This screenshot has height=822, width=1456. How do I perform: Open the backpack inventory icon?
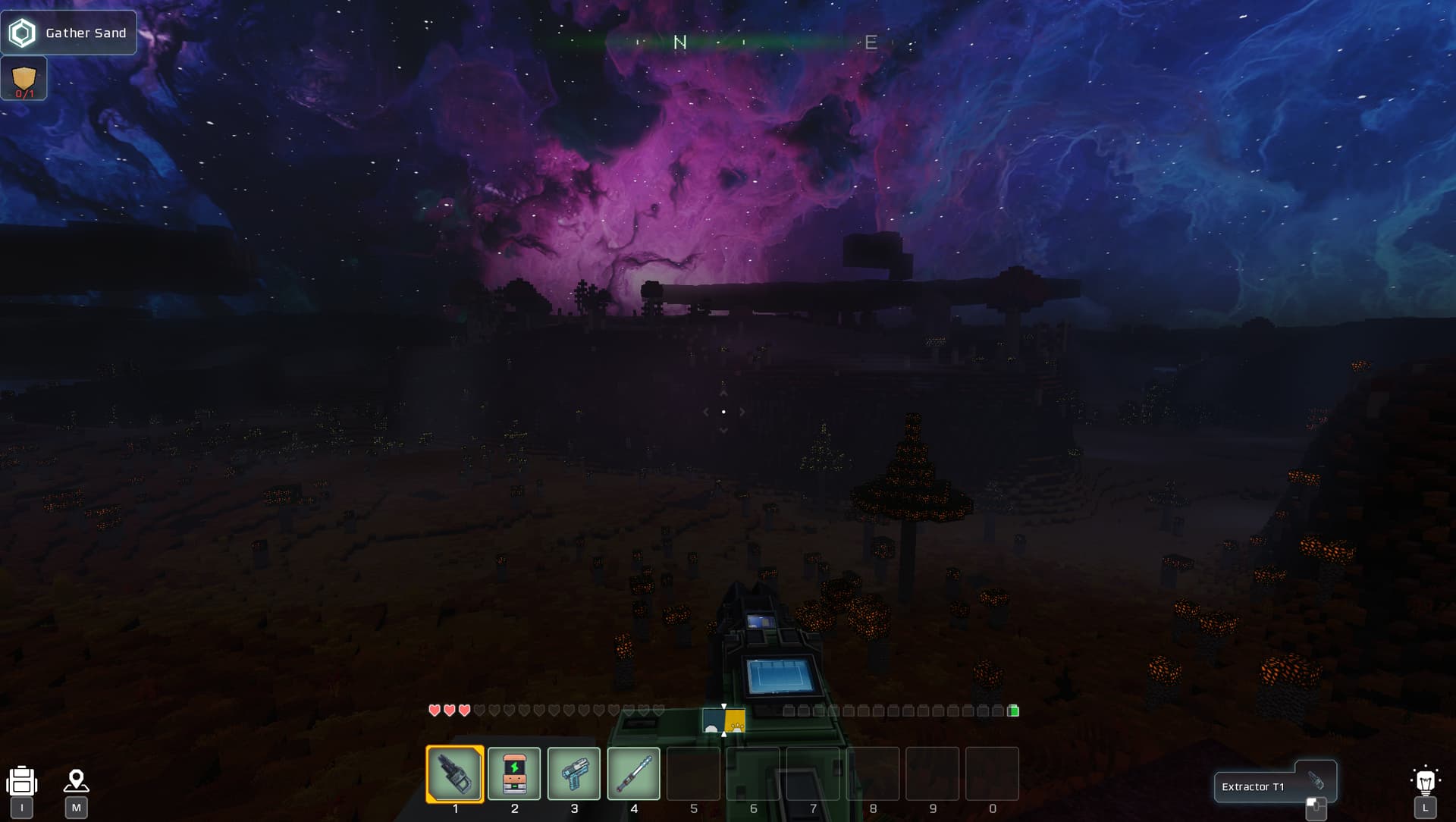tap(22, 781)
